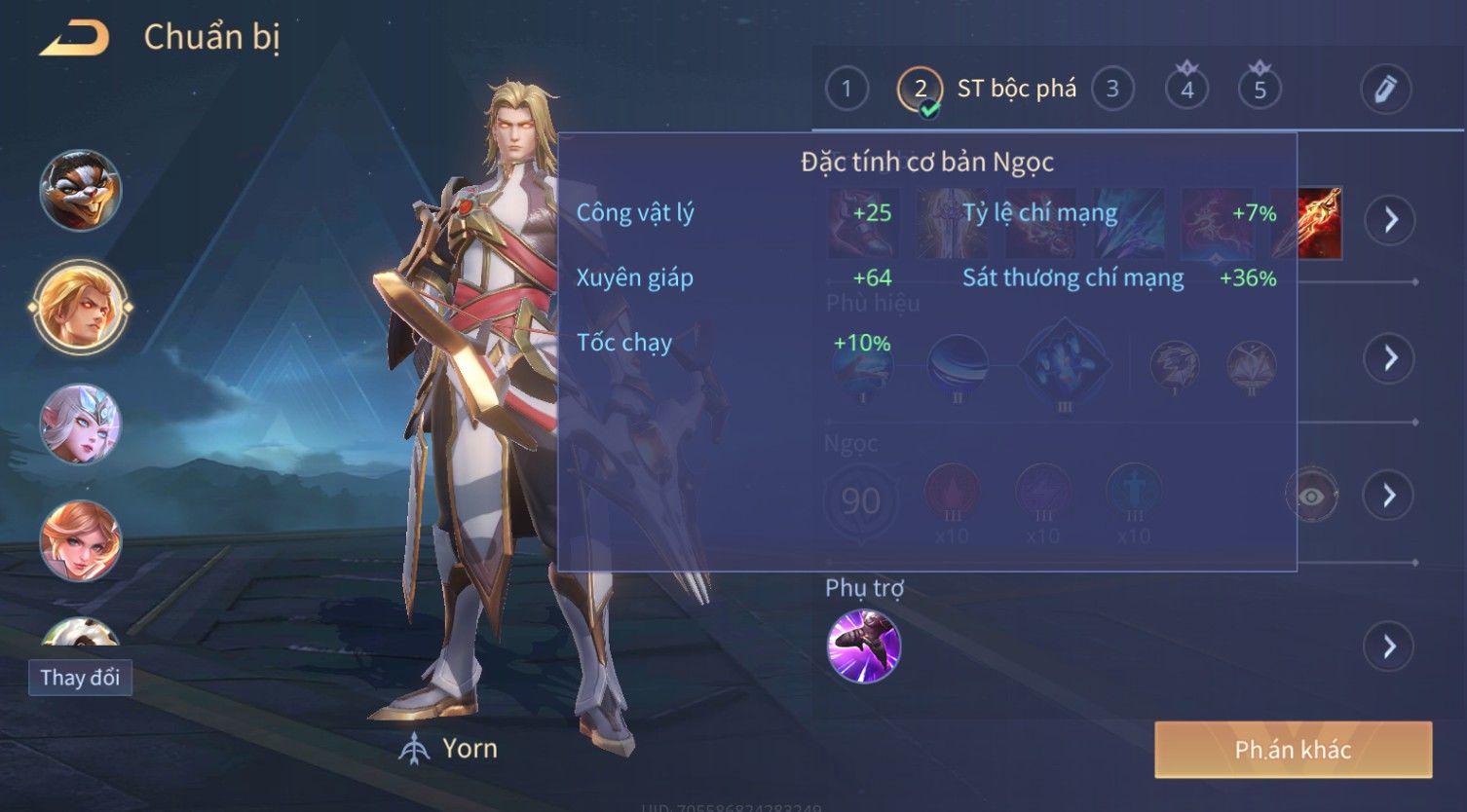Edit the preset name with pencil icon

pyautogui.click(x=1385, y=90)
